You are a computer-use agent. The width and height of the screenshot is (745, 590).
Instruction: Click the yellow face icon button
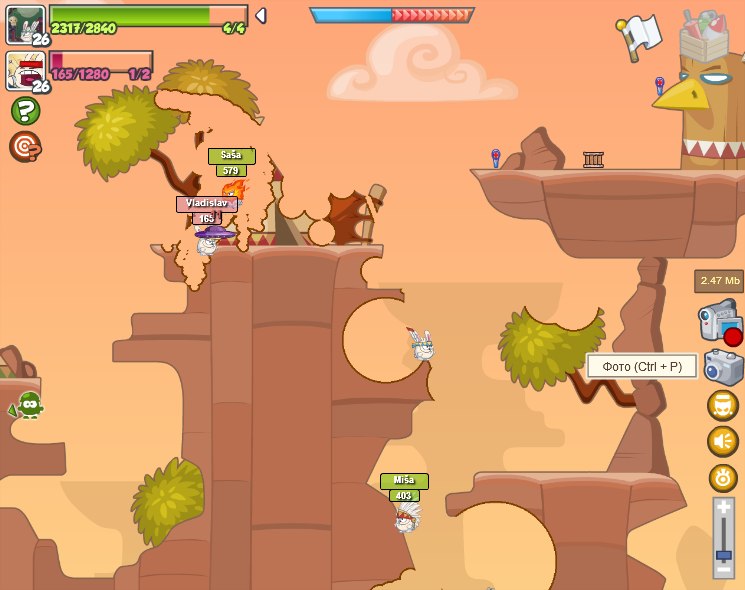click(x=723, y=405)
